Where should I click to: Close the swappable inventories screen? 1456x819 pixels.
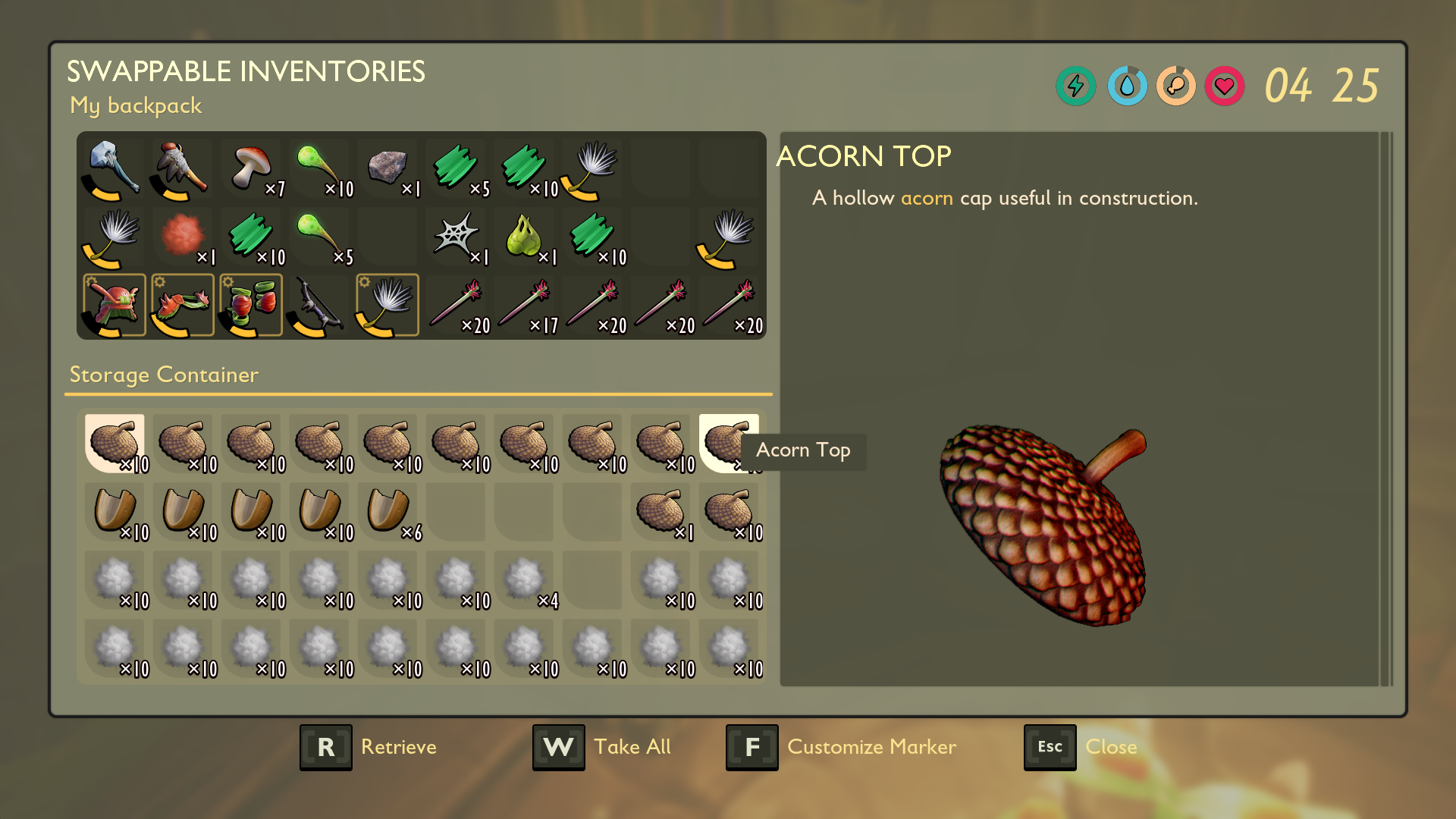click(x=1081, y=747)
